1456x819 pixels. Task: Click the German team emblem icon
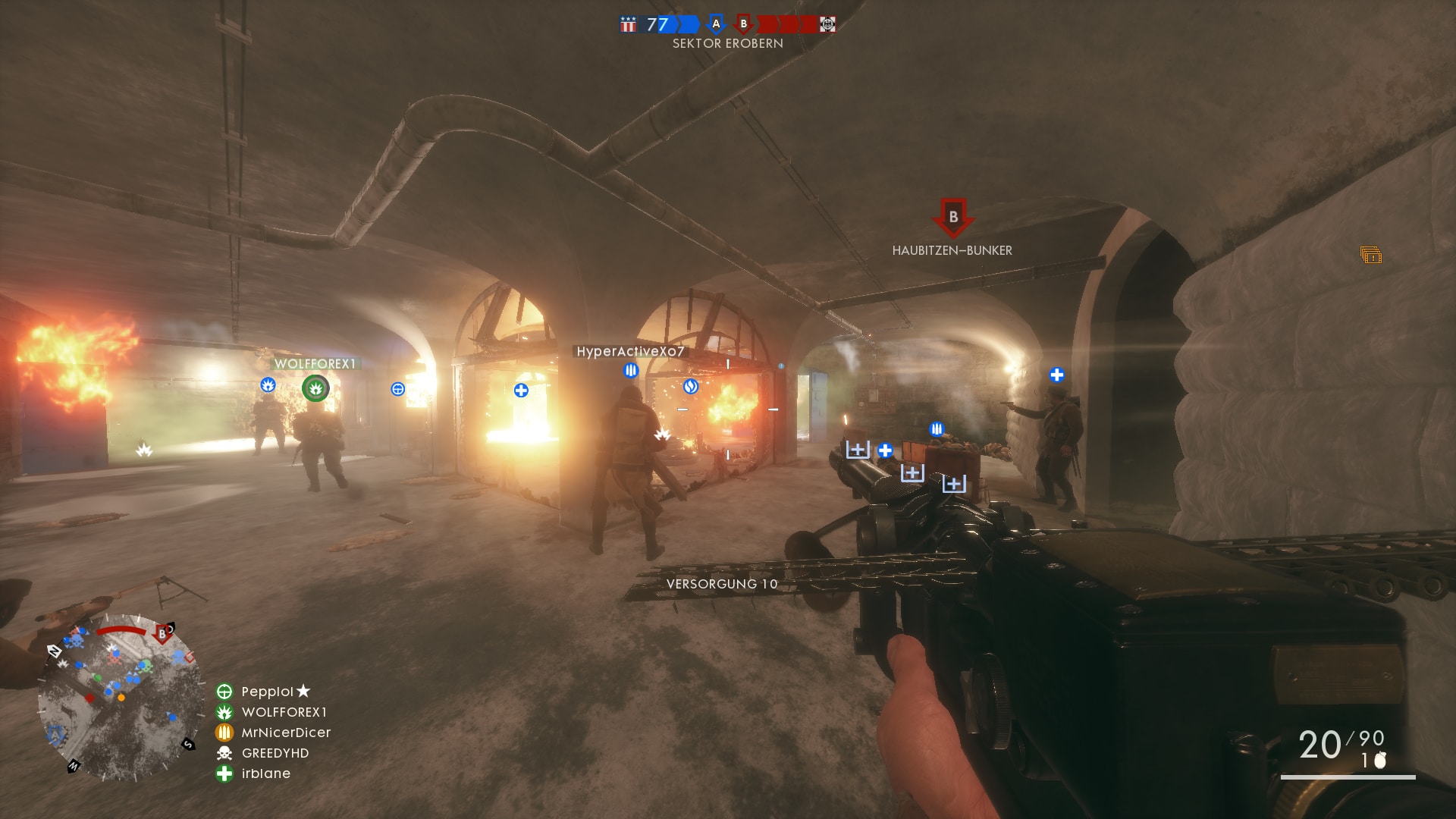[827, 24]
